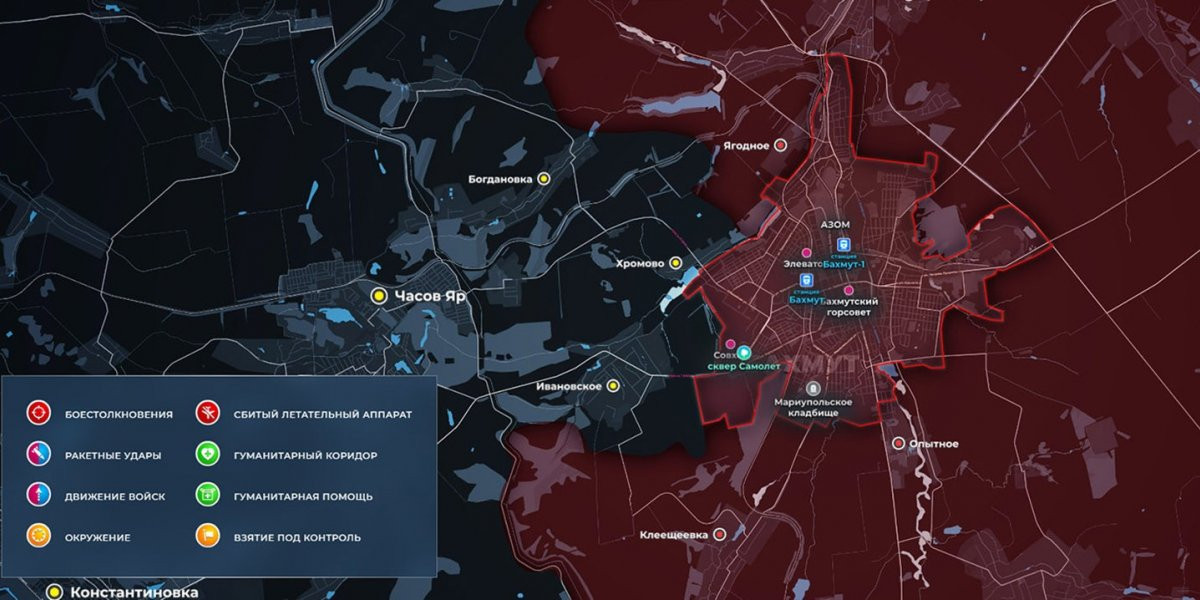The height and width of the screenshot is (600, 1200).
Task: Click the Ракетные удары legend icon
Action: [39, 455]
